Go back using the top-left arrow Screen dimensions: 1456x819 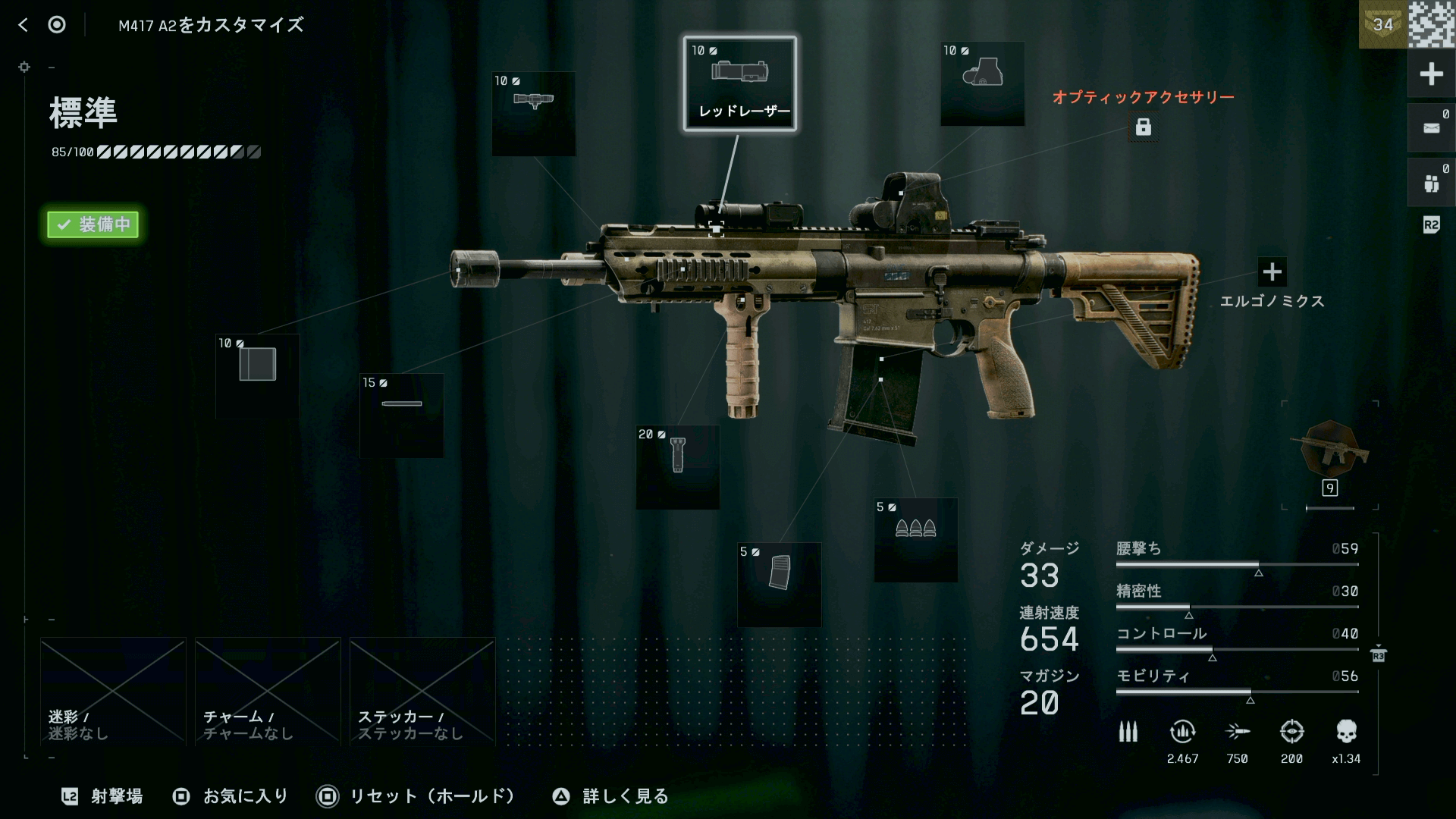coord(23,25)
